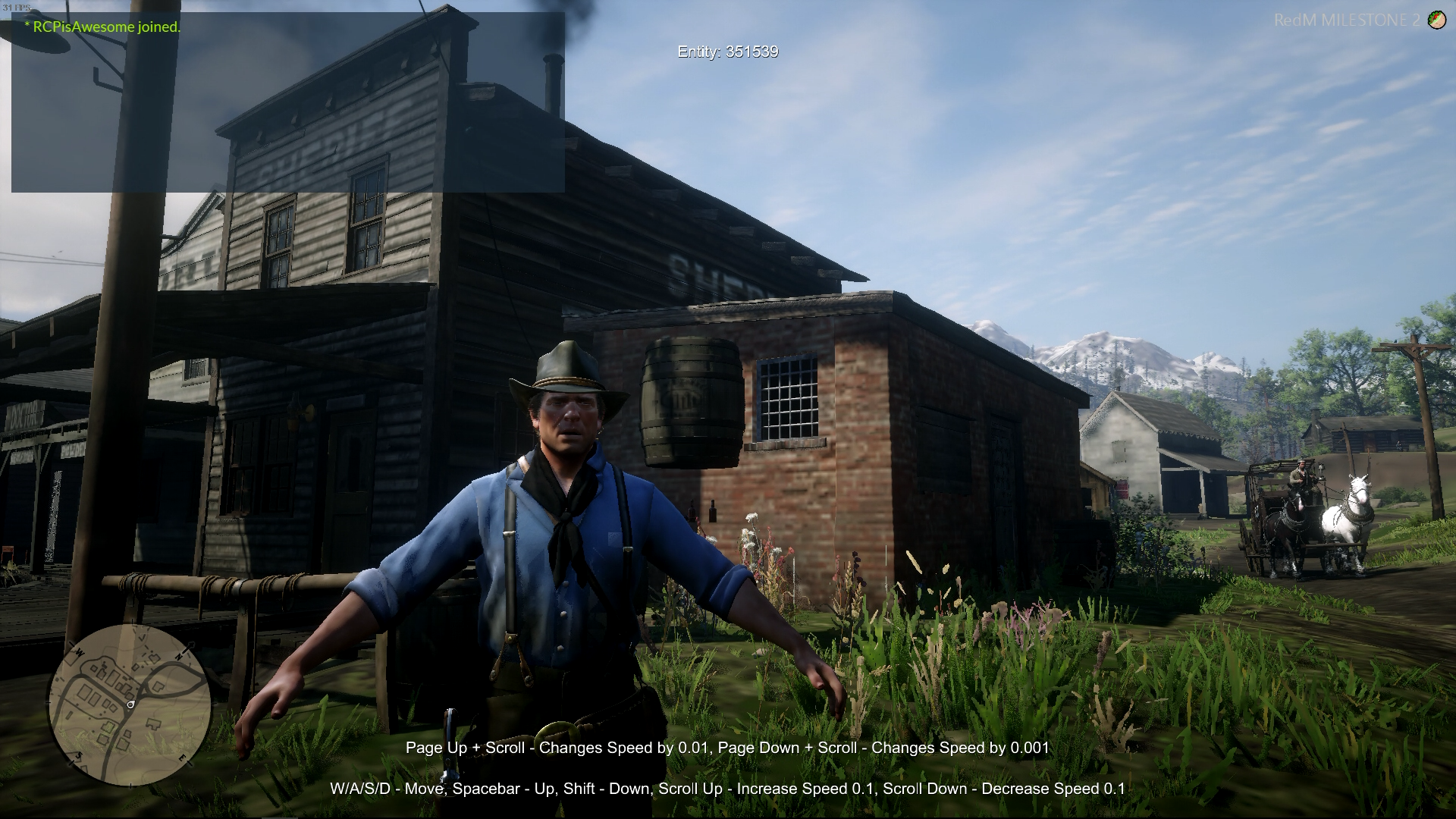Screen dimensions: 1456x819
Task: Click the RedM logo icon
Action: tap(1436, 20)
